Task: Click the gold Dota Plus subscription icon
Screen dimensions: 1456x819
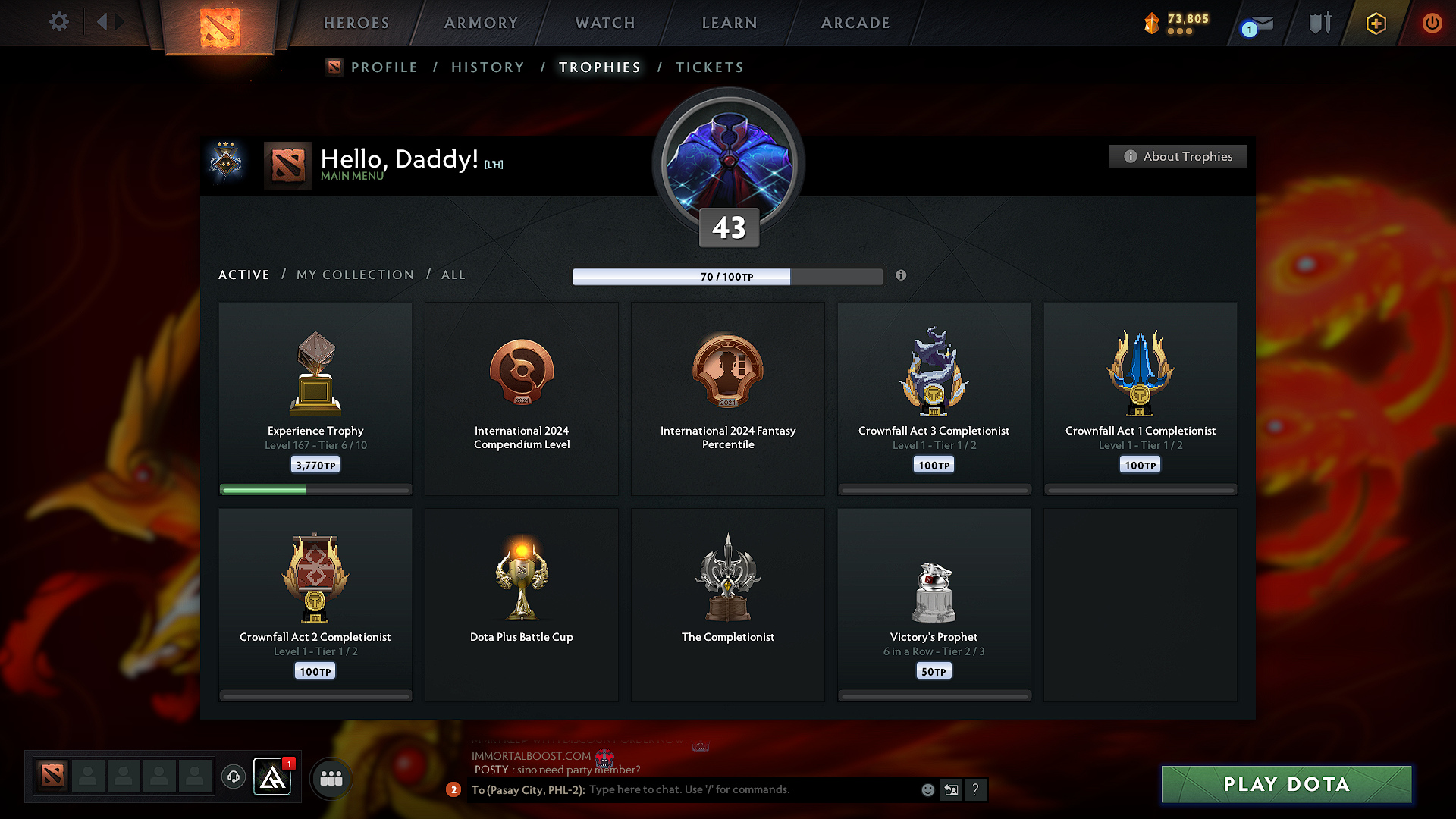Action: coord(1375,23)
